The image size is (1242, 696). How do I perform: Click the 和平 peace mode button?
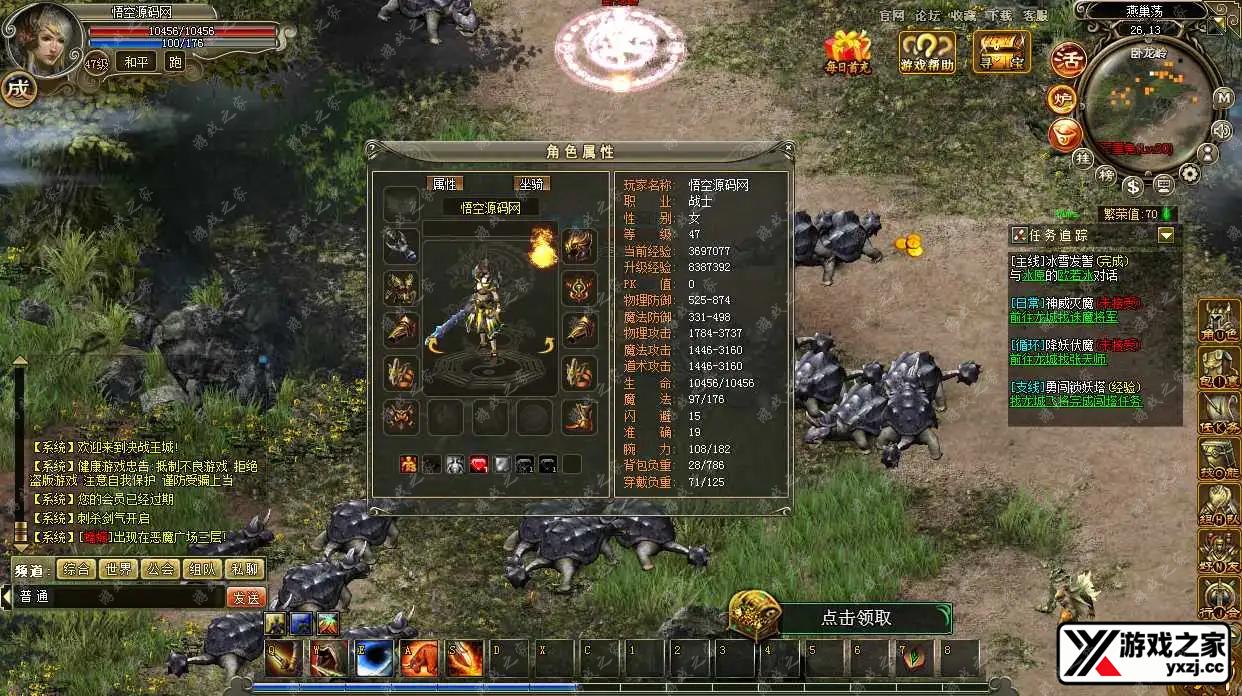(x=135, y=62)
